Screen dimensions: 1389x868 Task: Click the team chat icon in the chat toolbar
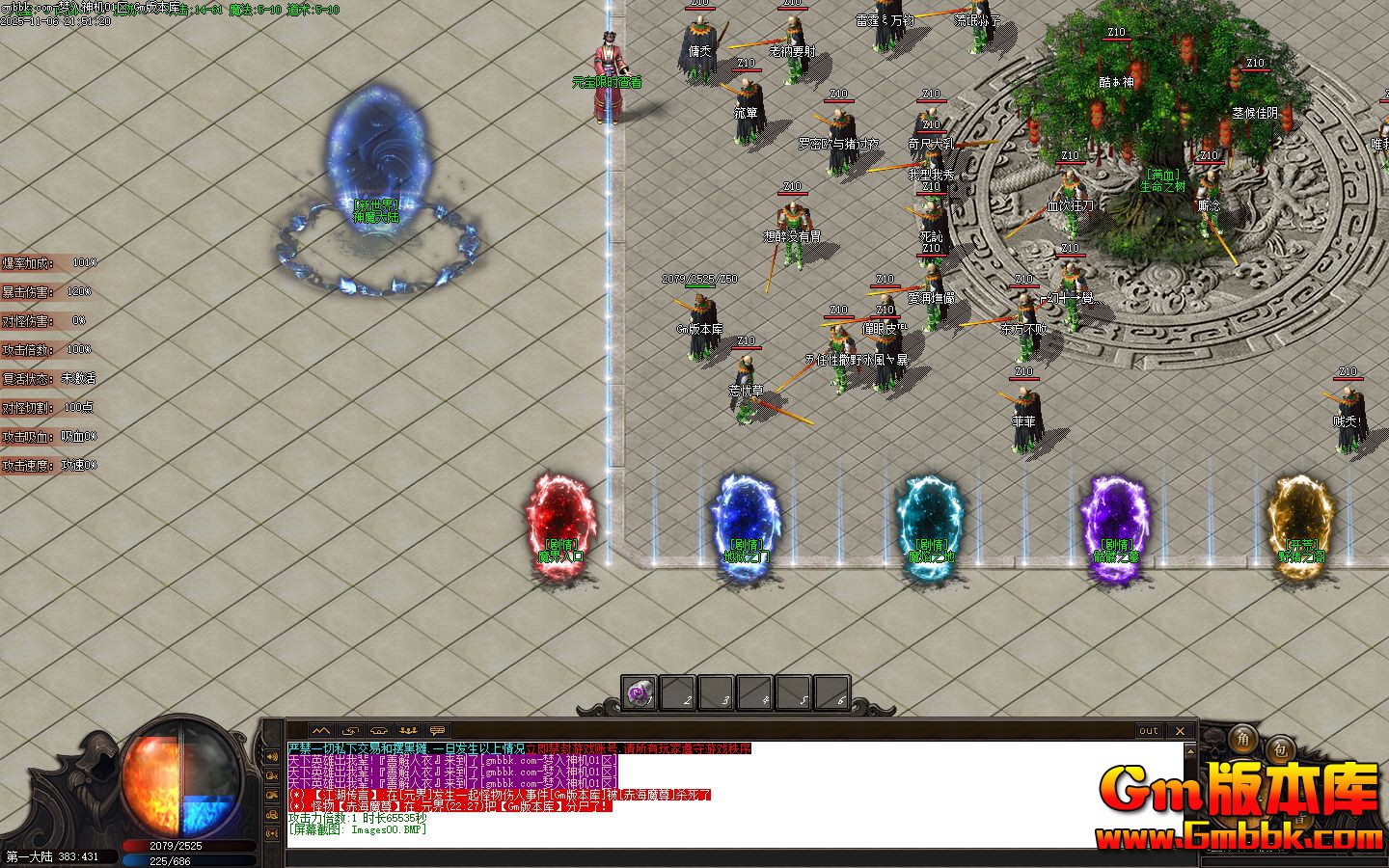(x=409, y=731)
